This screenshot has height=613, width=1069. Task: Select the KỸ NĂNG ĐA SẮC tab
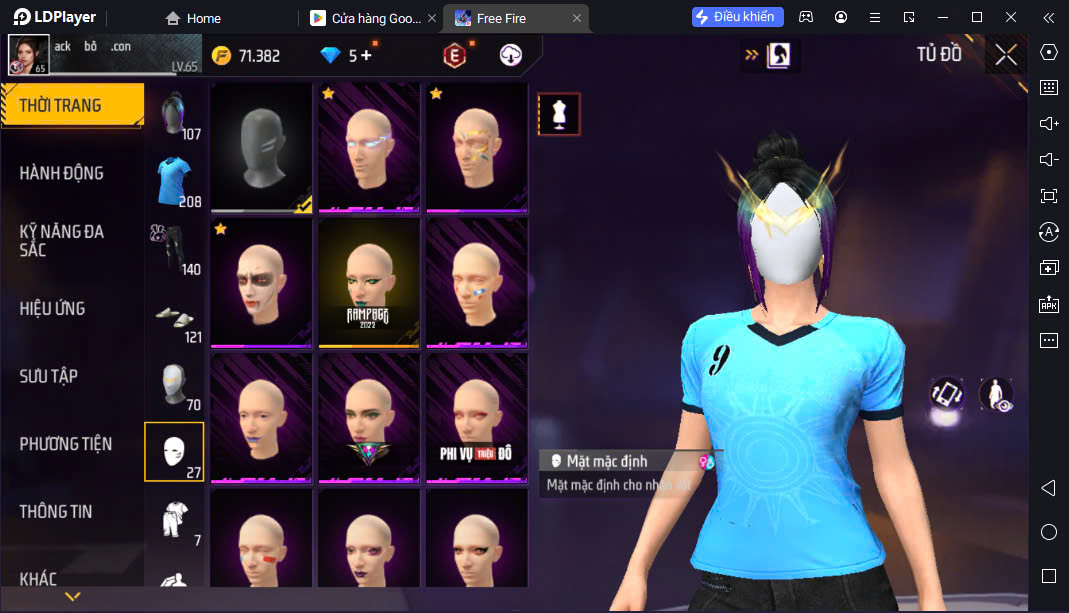[x=62, y=240]
